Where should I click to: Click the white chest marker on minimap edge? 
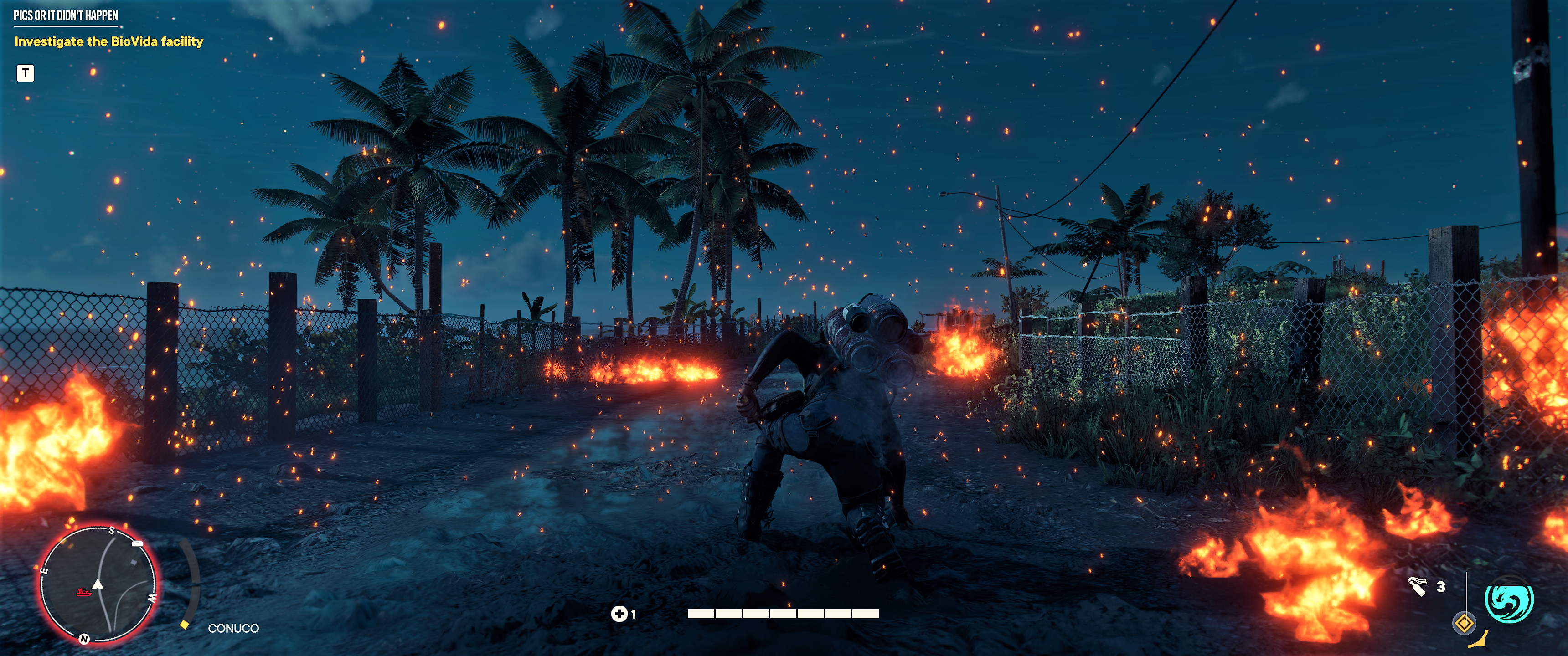click(138, 543)
